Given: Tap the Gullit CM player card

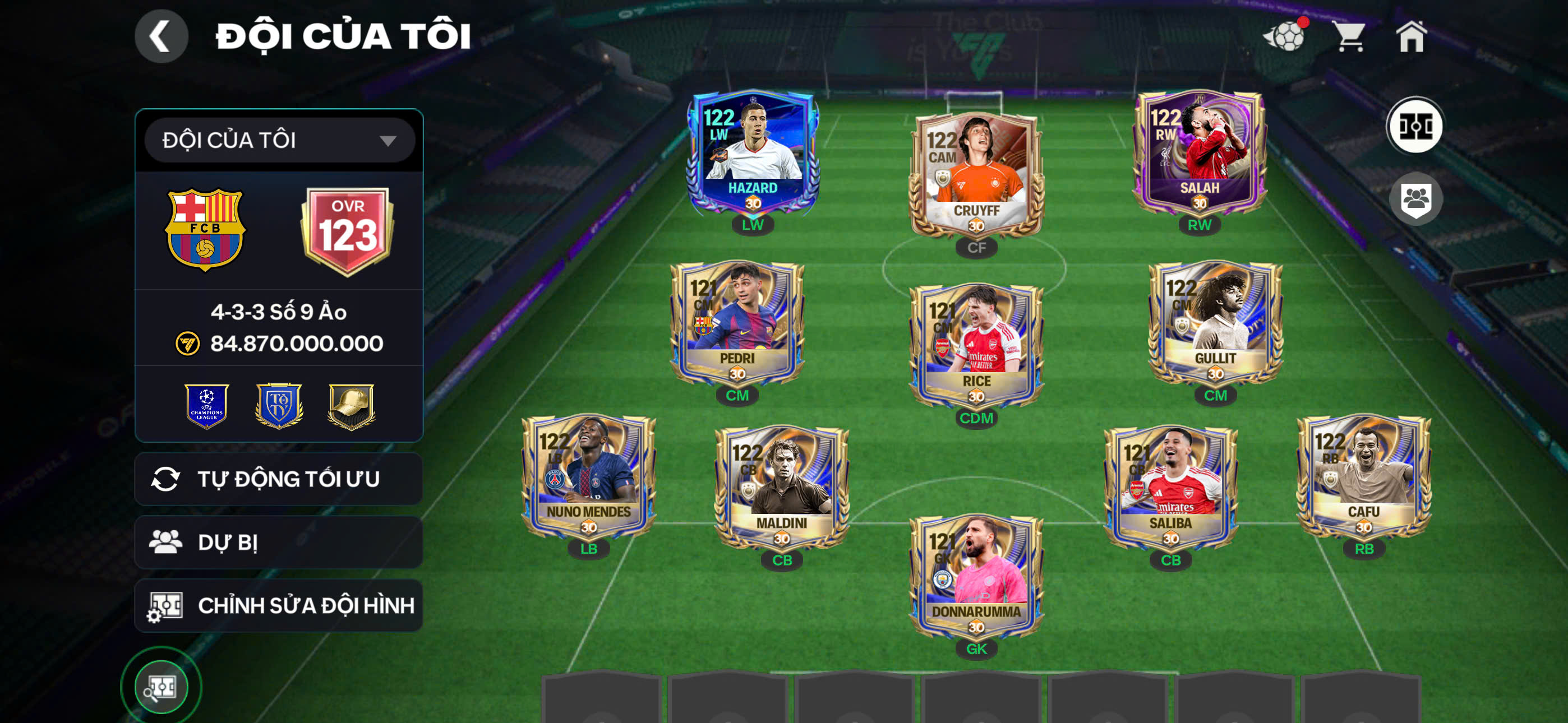Looking at the screenshot, I should pos(1215,323).
